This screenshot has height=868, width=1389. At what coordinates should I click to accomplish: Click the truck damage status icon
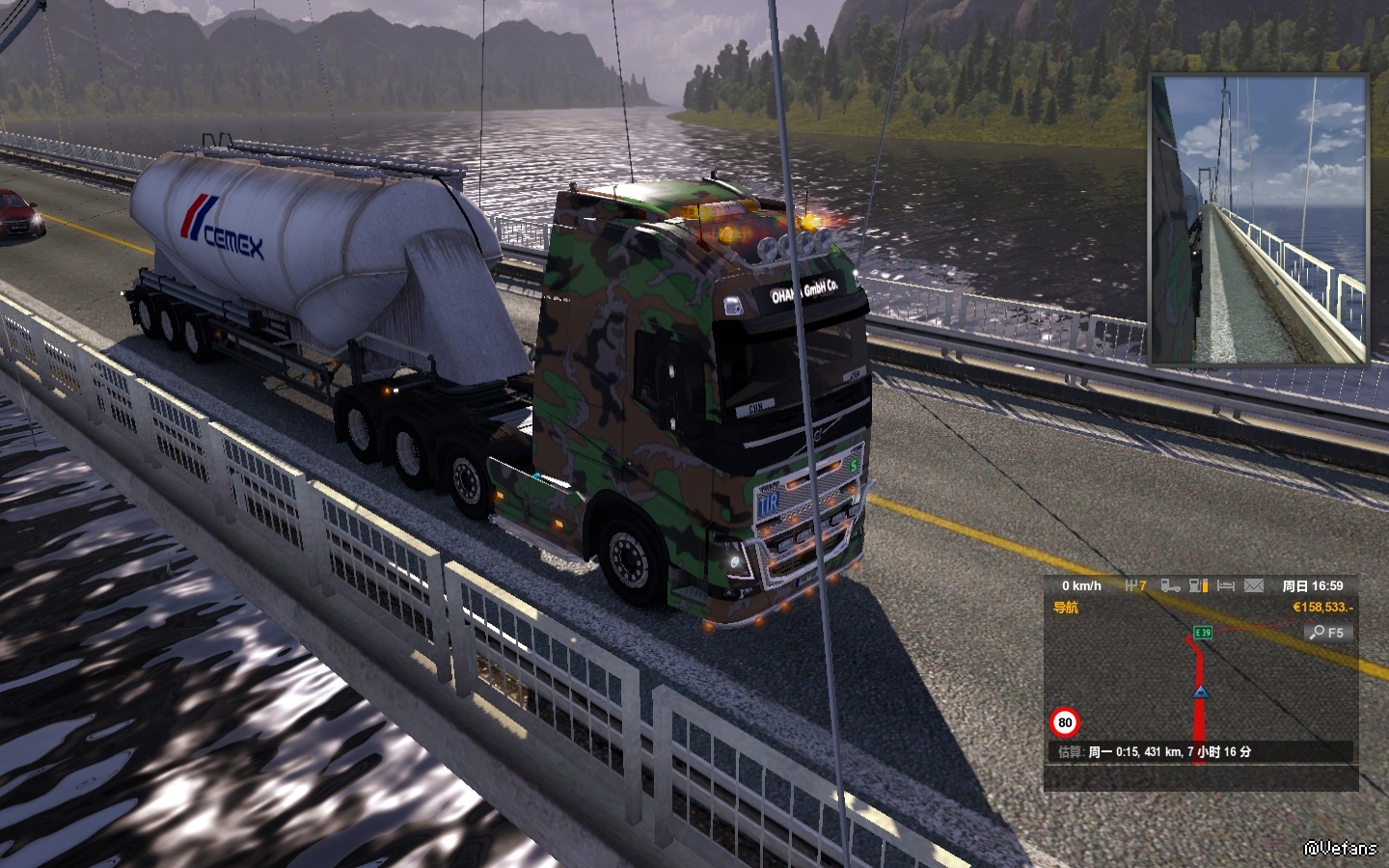click(x=1170, y=585)
